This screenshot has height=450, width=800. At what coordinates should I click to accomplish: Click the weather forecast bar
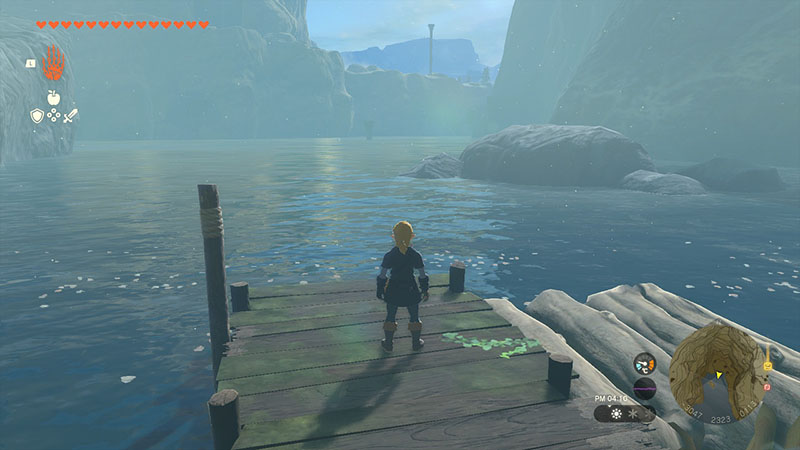coord(625,413)
